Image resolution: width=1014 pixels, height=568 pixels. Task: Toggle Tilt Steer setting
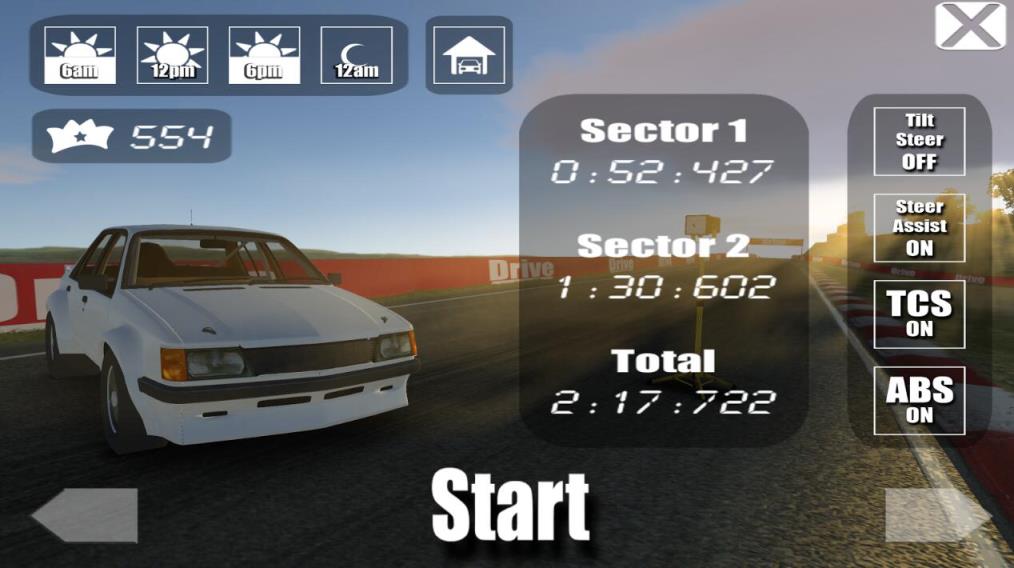pyautogui.click(x=919, y=141)
